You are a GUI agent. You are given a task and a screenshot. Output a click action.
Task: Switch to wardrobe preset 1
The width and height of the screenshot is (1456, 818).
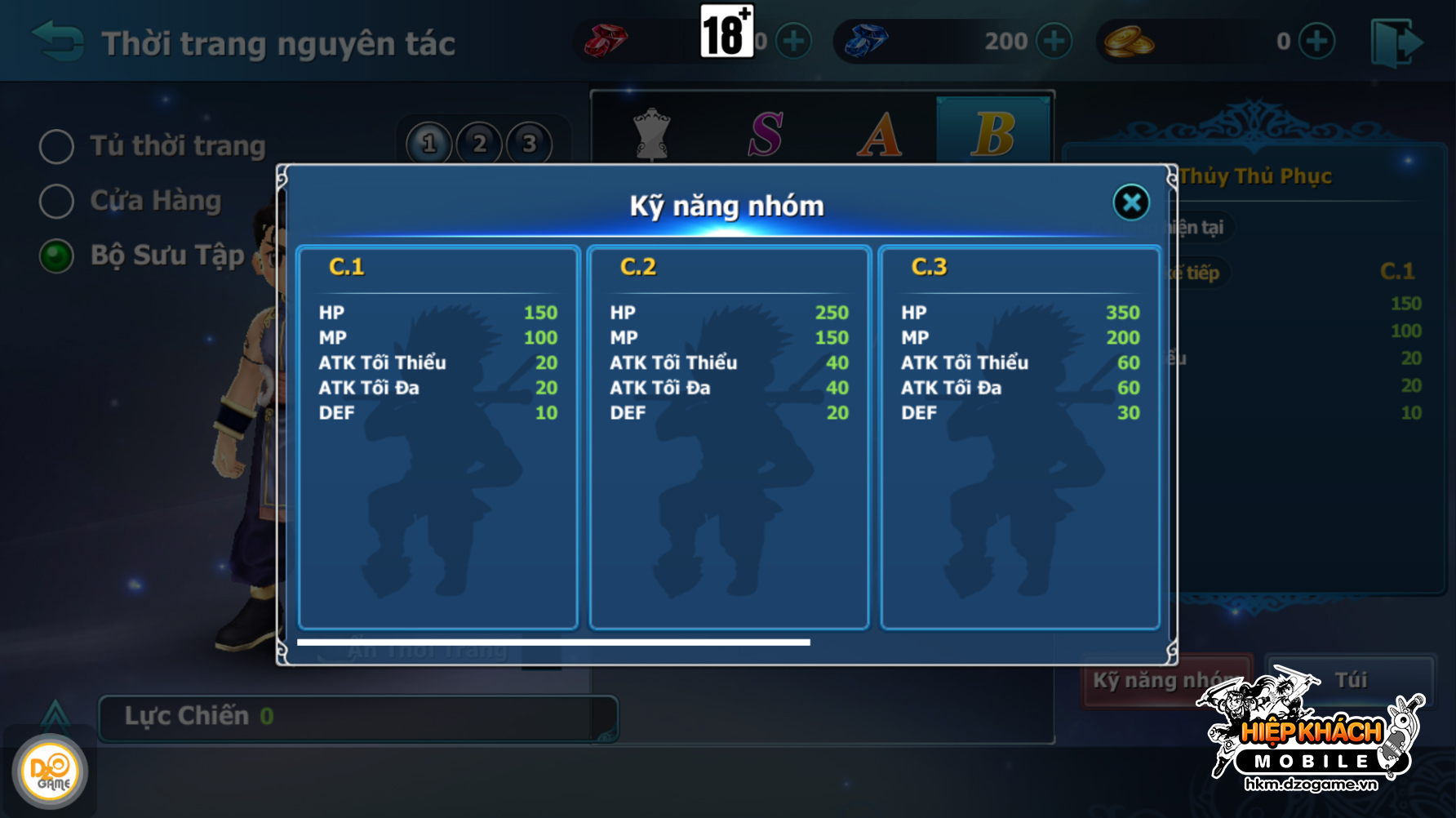[x=429, y=144]
